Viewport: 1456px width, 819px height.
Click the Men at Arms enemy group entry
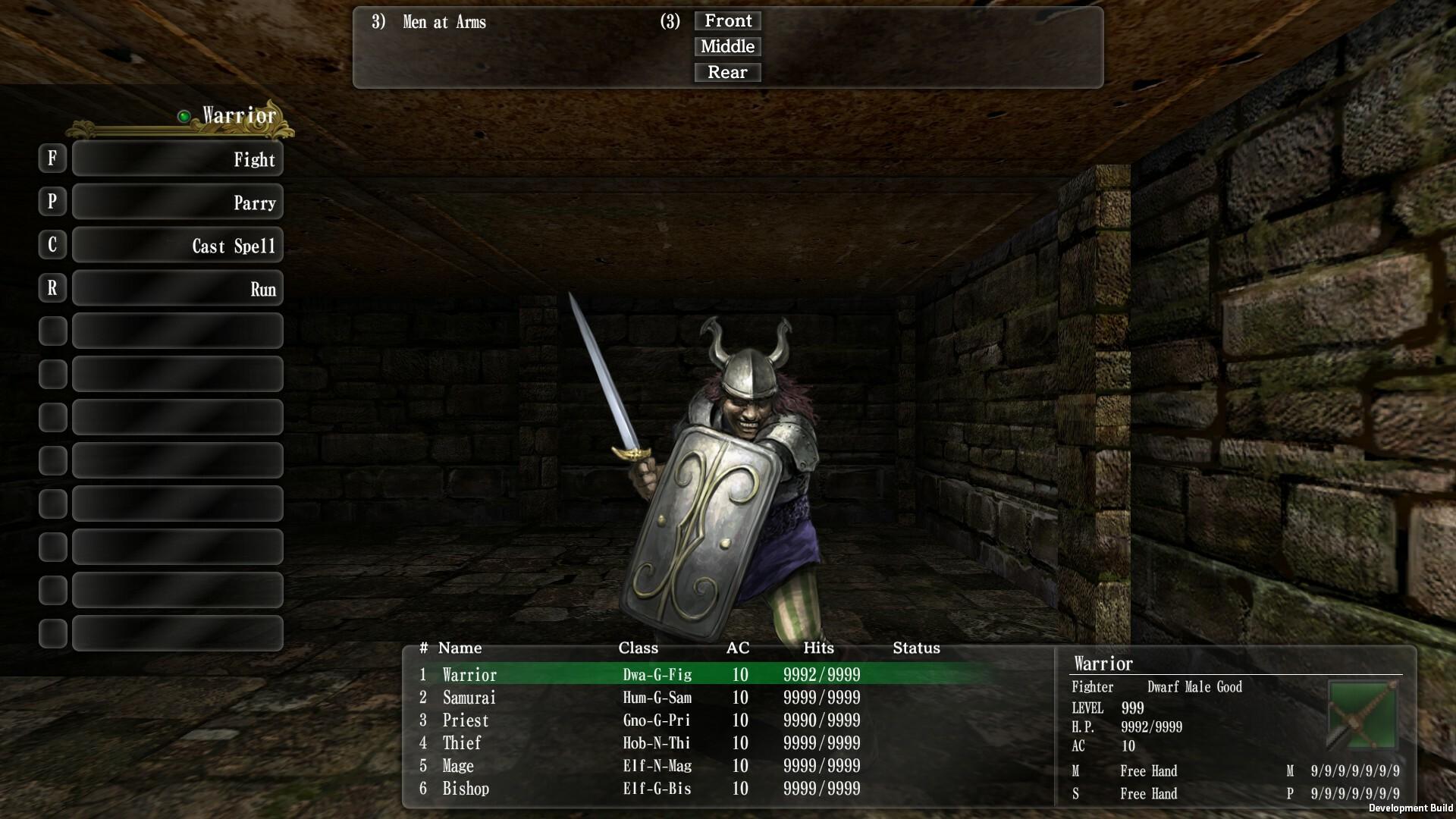click(444, 23)
